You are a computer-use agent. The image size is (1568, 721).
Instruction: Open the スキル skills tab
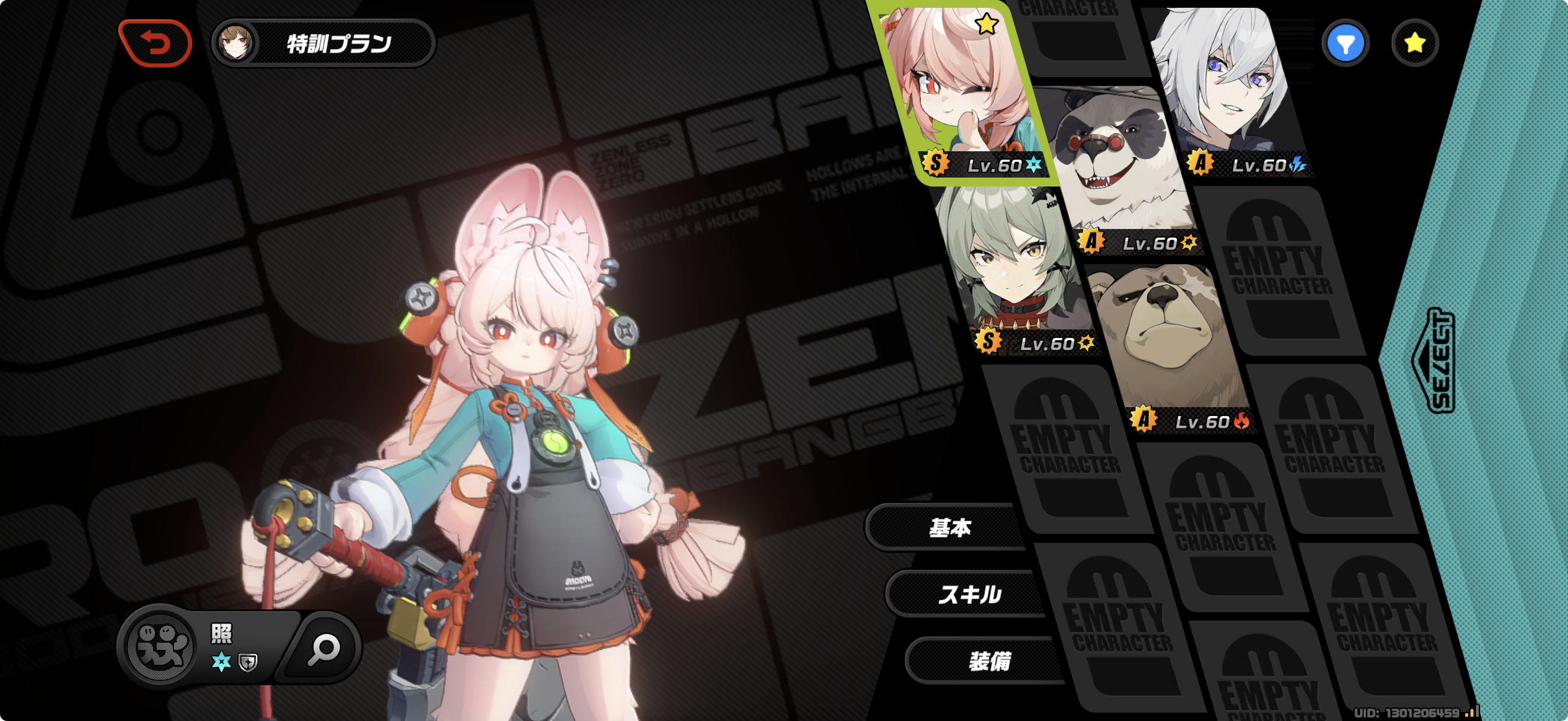[x=969, y=594]
